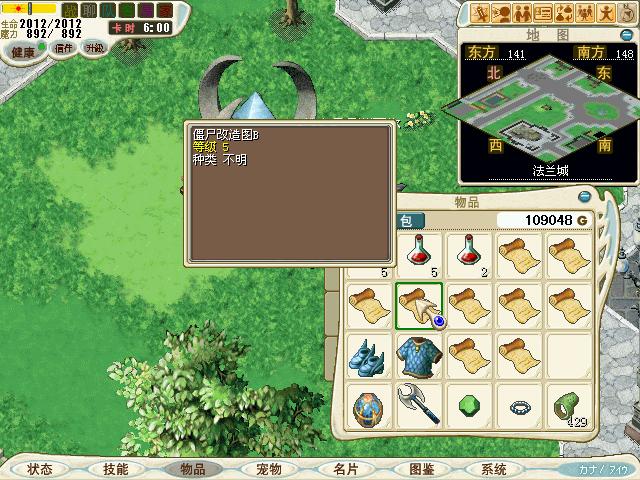Select the blue chainmail armor item
This screenshot has height=480, width=640.
click(x=419, y=356)
